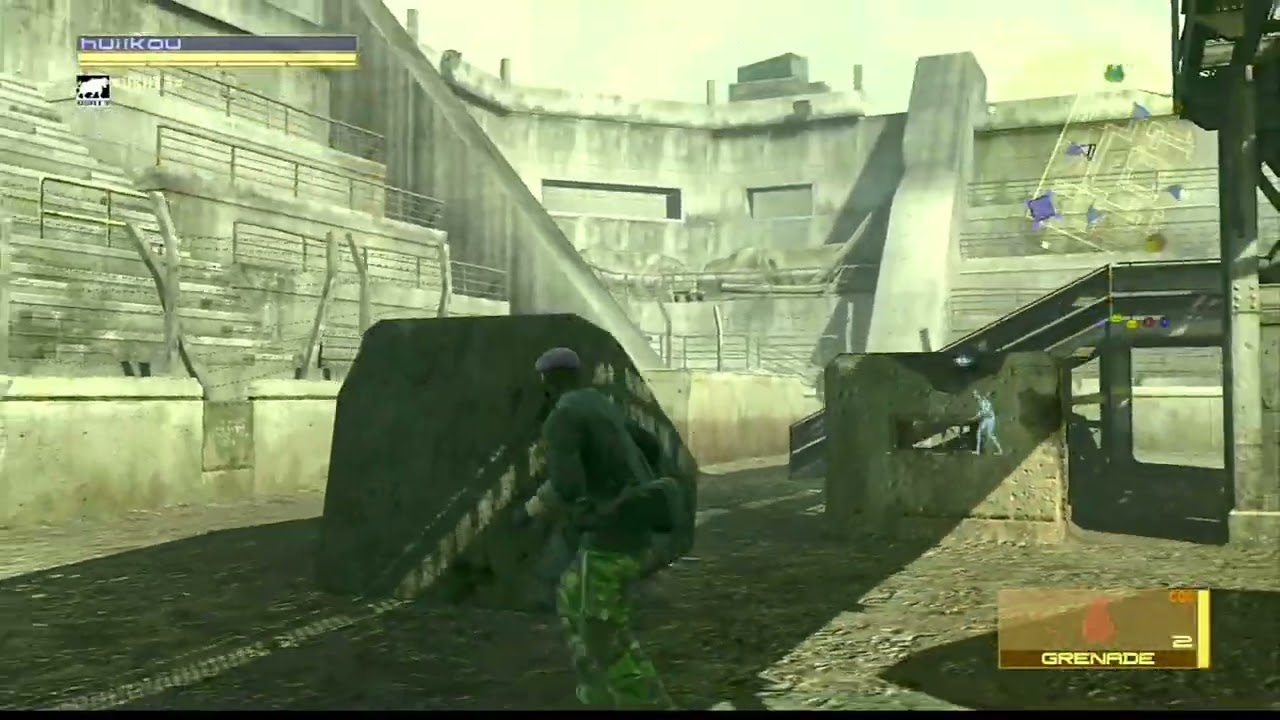Screen dimensions: 1280x720
Task: Switch to the GRENADE weapon tab
Action: pos(1095,658)
